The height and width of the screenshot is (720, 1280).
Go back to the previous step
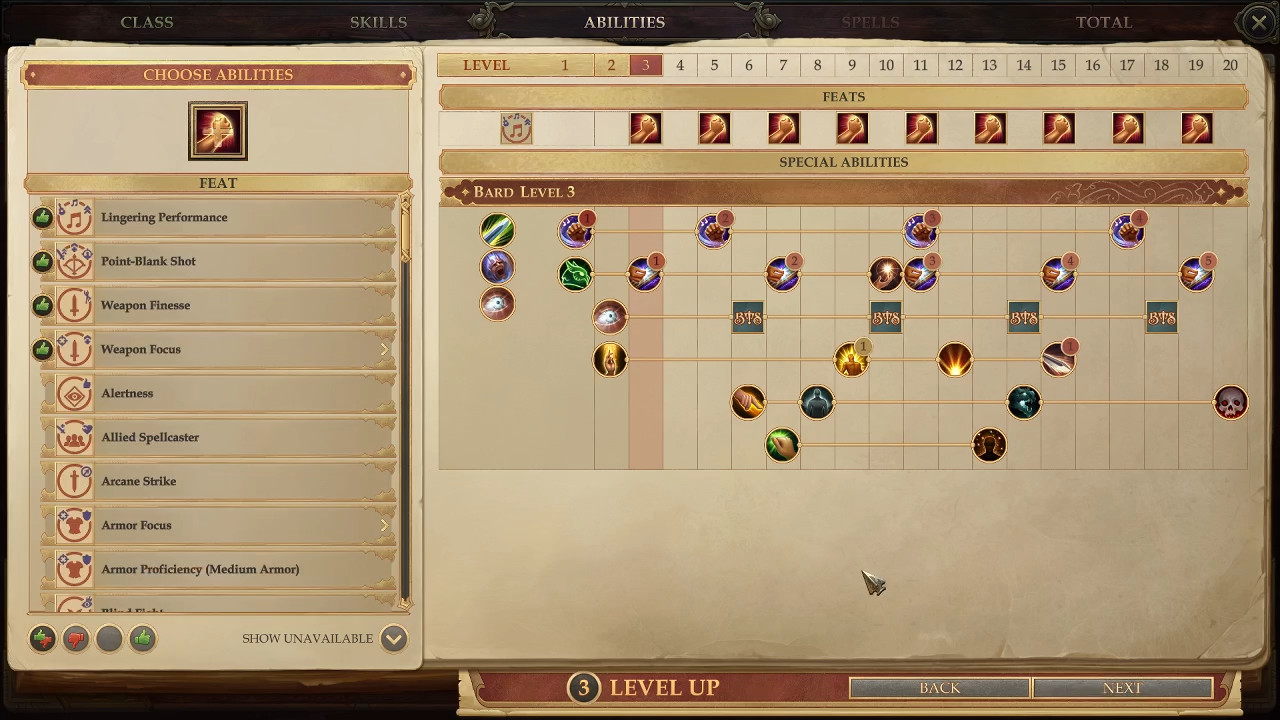(939, 688)
